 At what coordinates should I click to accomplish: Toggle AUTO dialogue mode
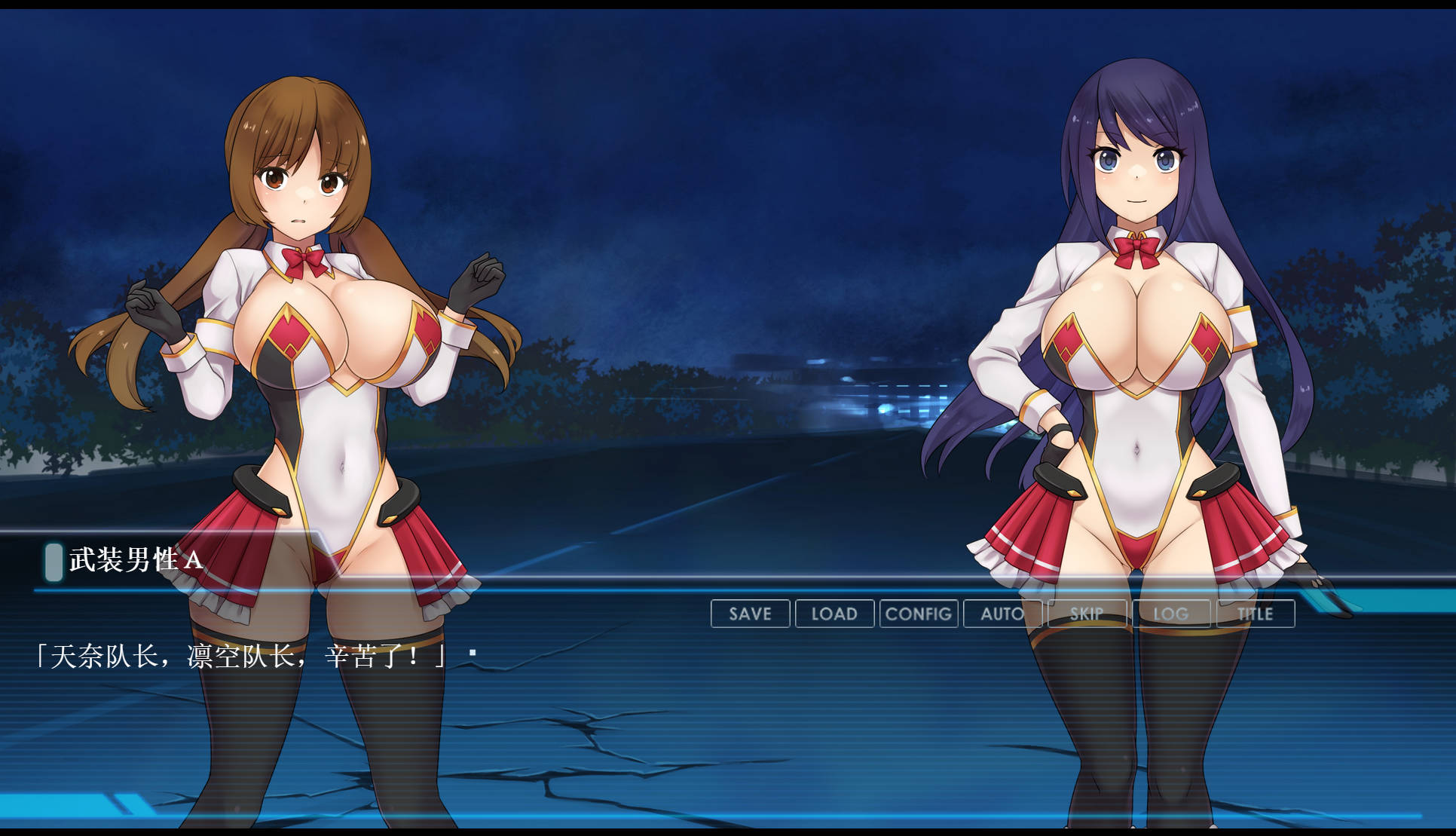pos(1002,614)
